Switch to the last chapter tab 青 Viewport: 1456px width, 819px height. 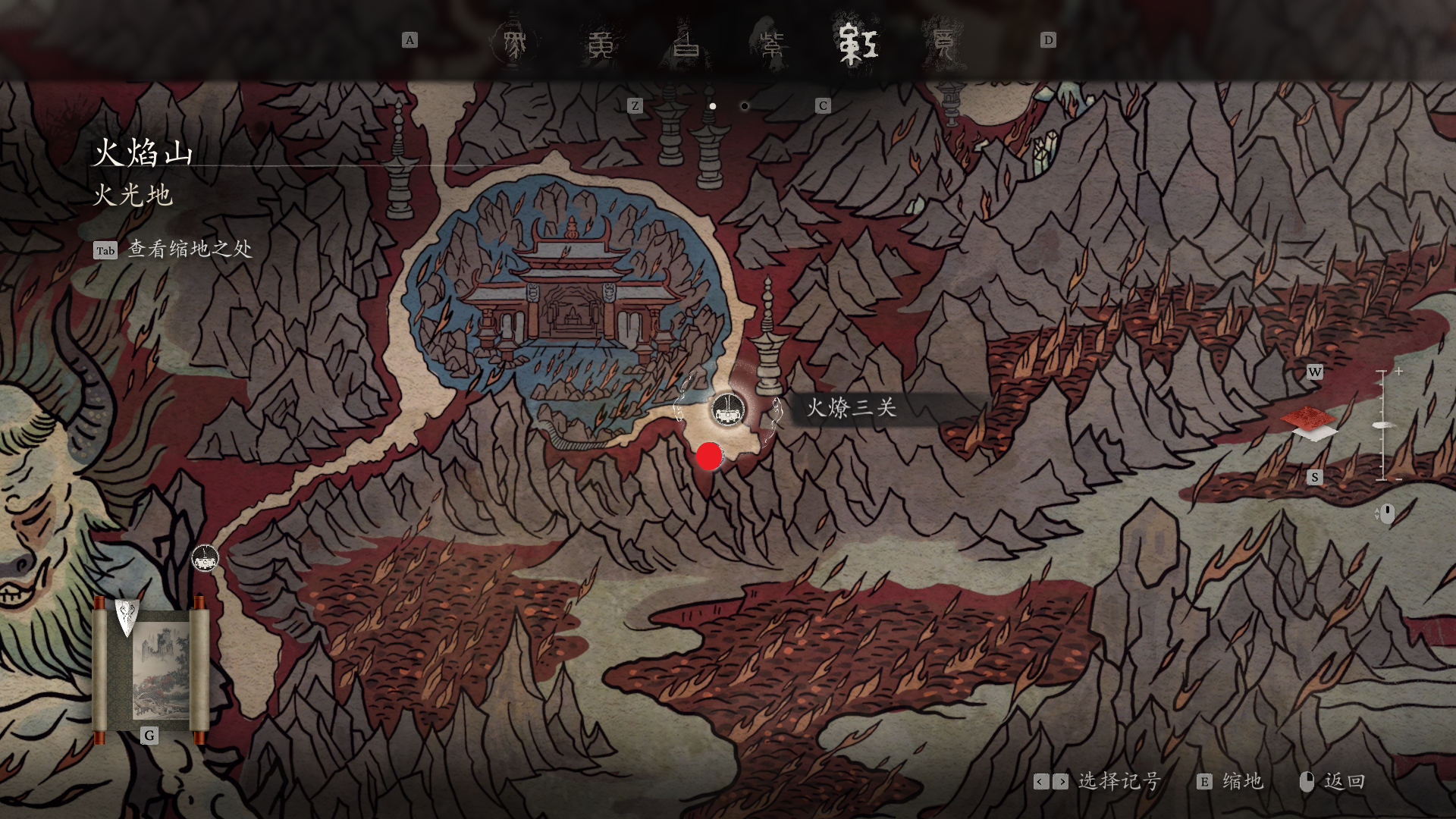pos(943,43)
